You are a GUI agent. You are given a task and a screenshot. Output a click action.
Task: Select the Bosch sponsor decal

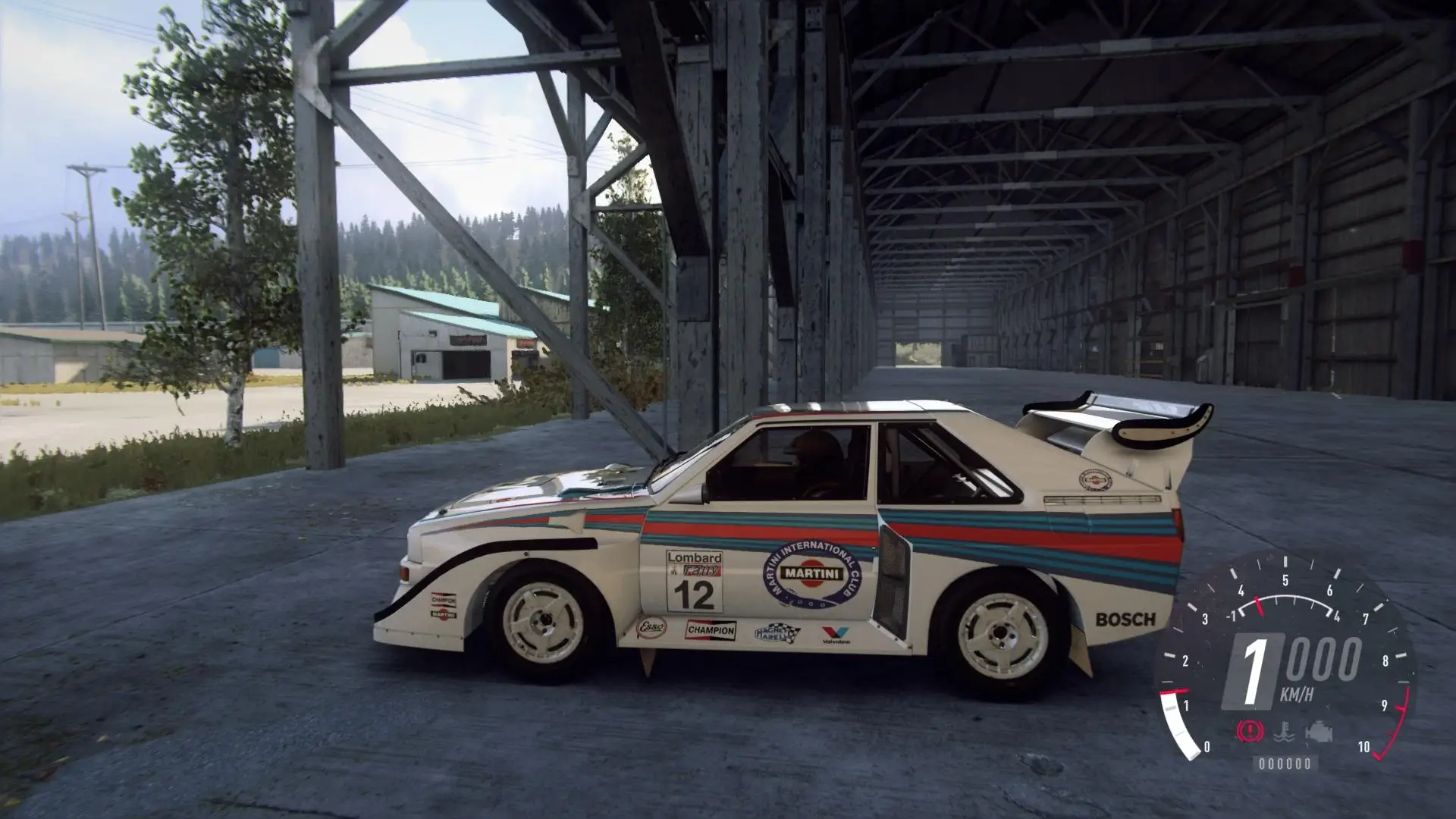(1125, 618)
